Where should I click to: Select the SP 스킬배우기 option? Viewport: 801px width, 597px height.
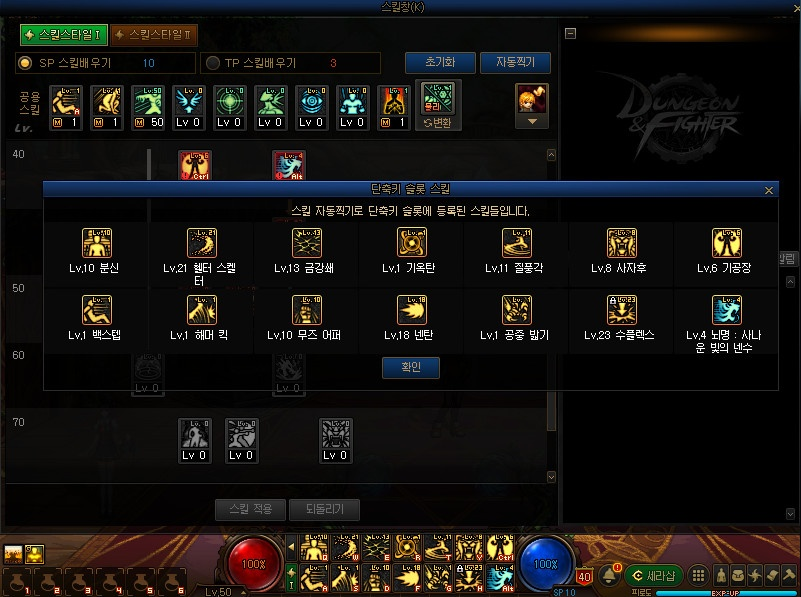(26, 63)
